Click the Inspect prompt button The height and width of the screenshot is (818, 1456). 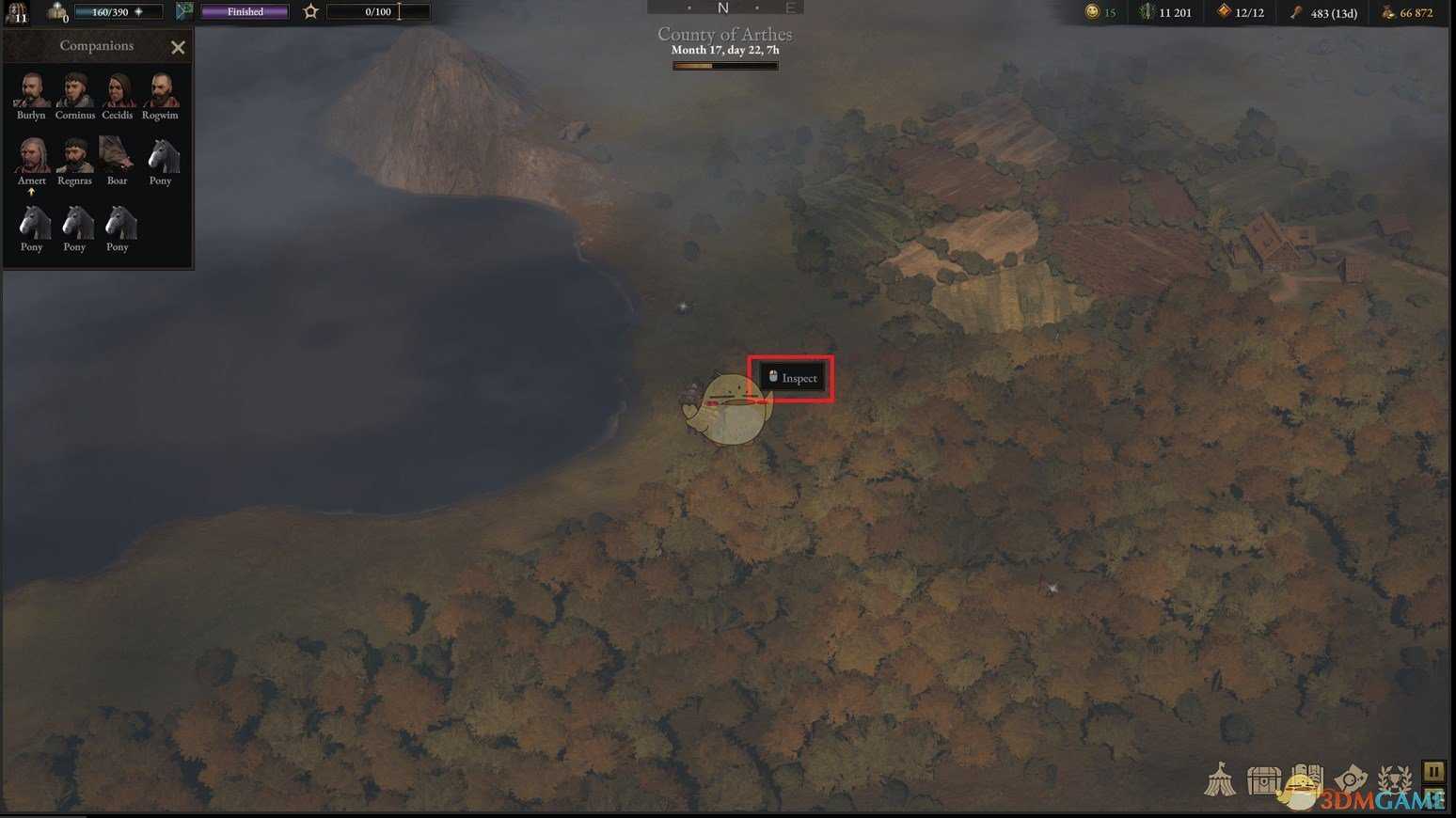792,378
